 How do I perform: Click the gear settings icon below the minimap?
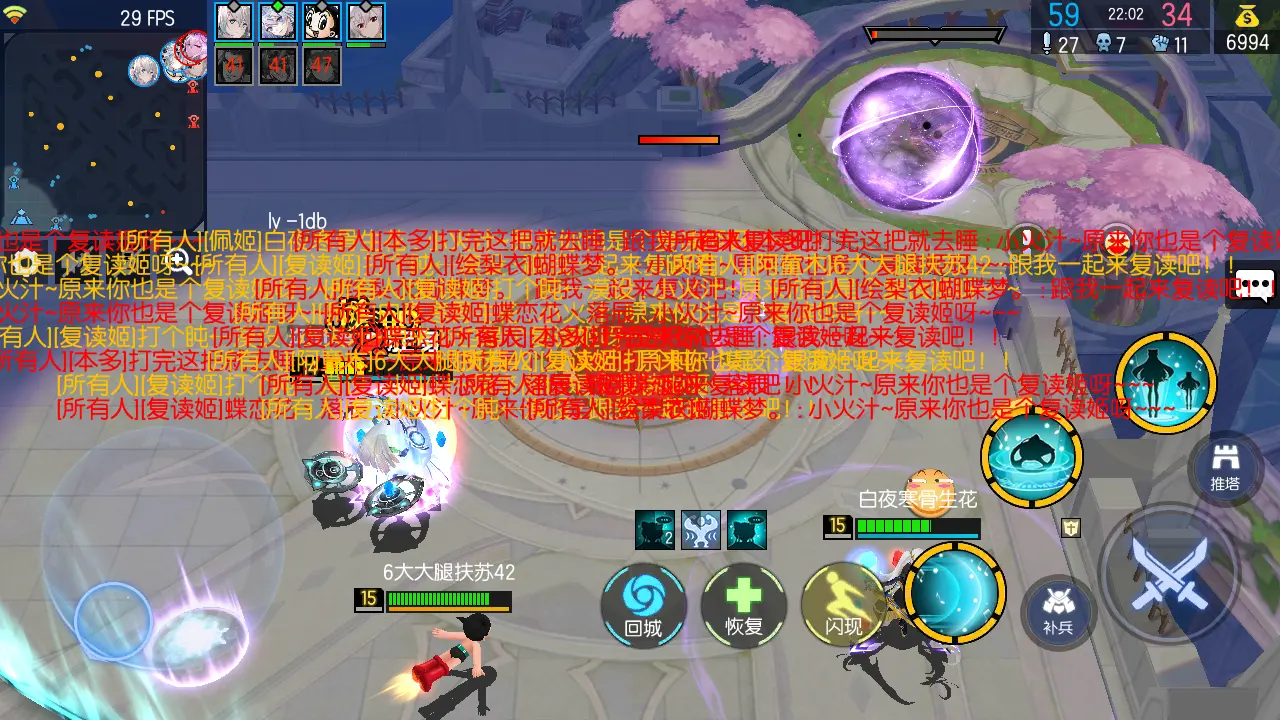24,263
